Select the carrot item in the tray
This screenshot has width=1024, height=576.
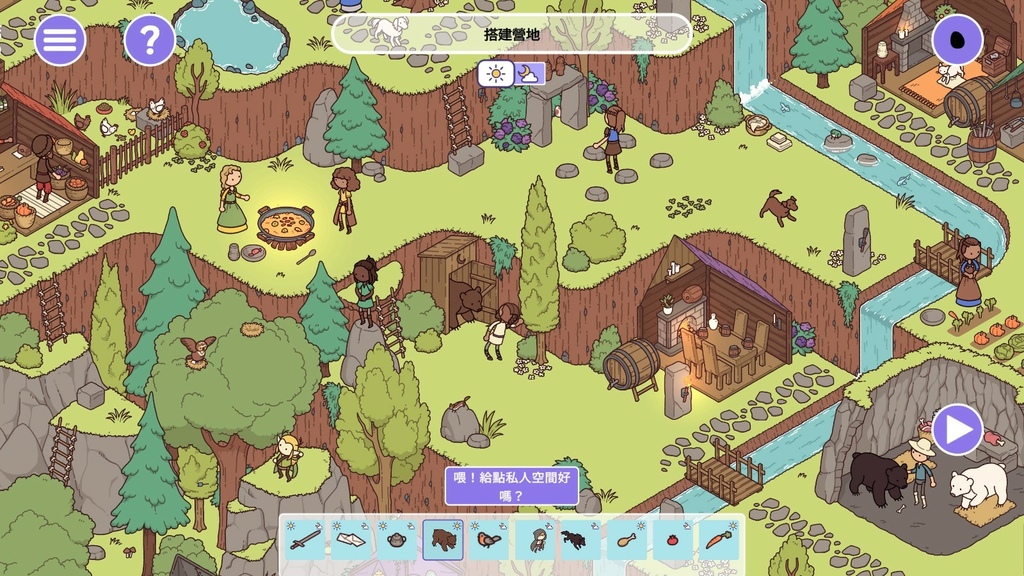pyautogui.click(x=719, y=540)
